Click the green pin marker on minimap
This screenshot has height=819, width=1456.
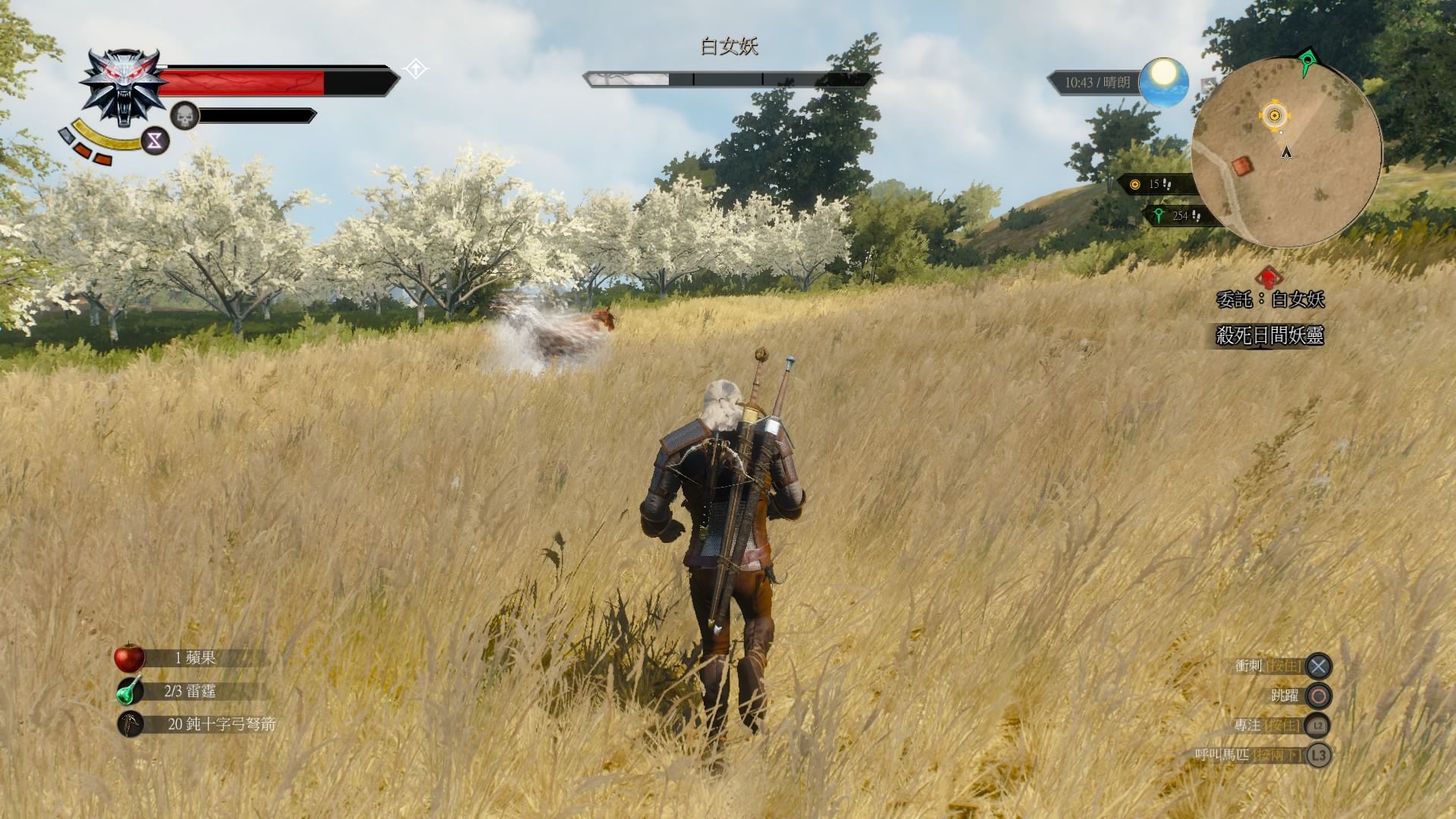pyautogui.click(x=1306, y=61)
